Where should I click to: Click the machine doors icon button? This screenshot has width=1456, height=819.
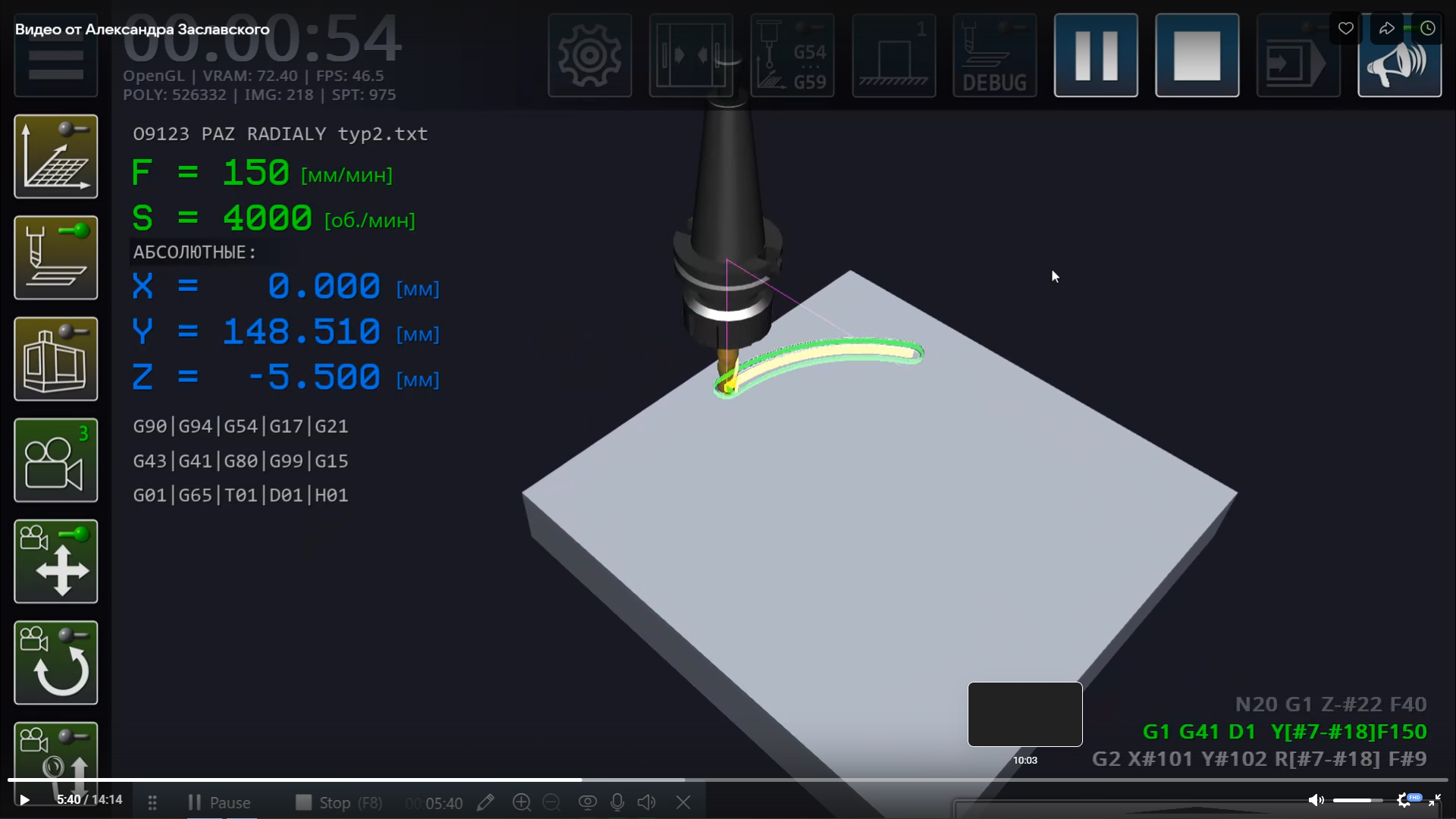pos(691,55)
